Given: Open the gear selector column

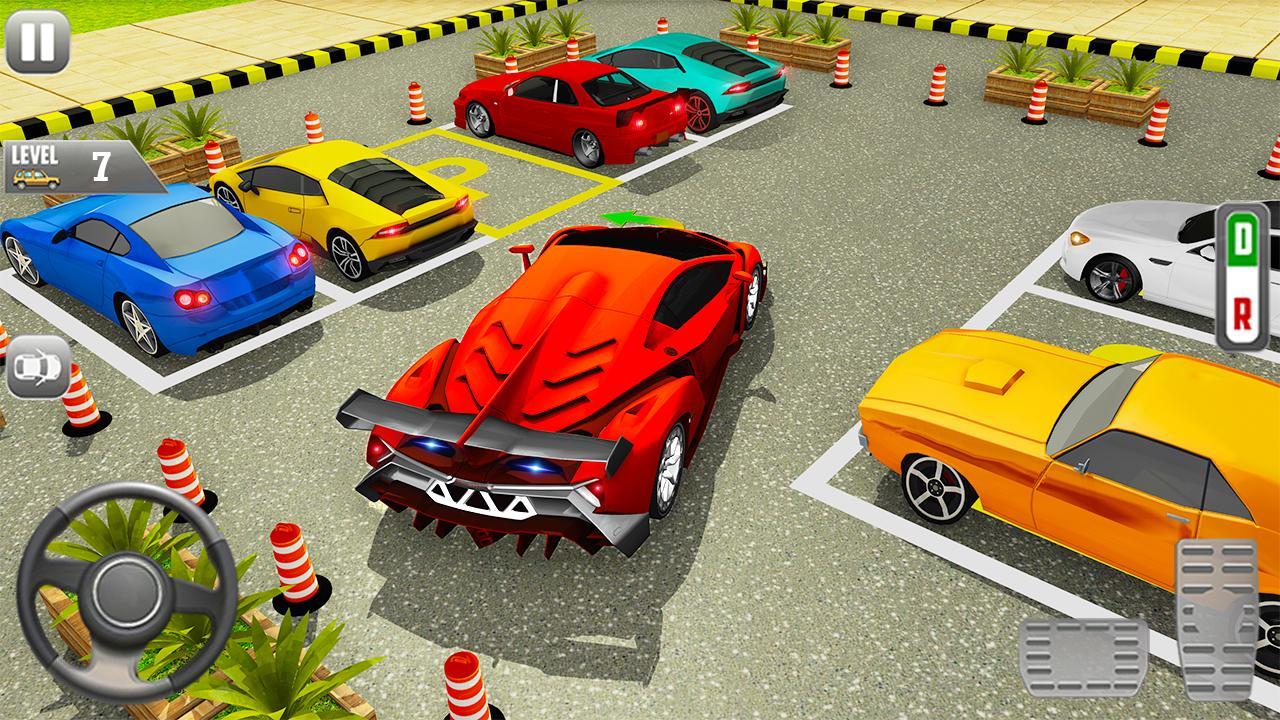Looking at the screenshot, I should 1244,275.
